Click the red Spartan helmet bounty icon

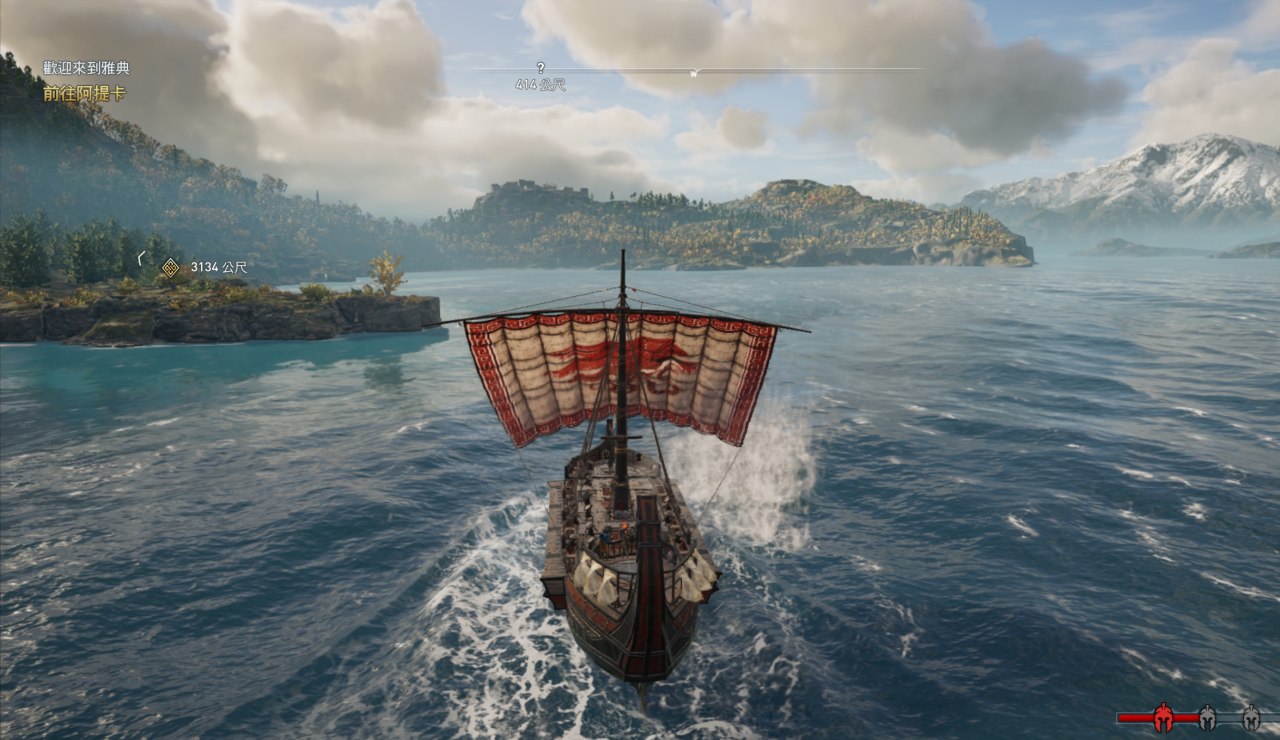(x=1164, y=716)
